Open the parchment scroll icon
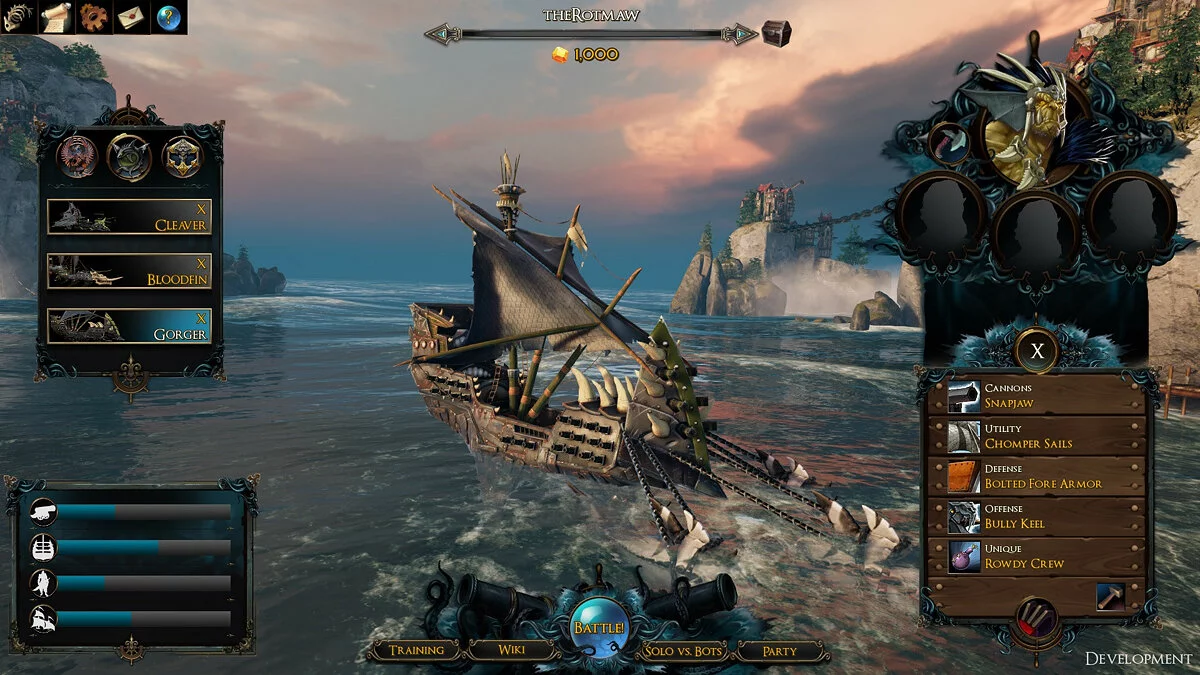This screenshot has width=1200, height=675. pos(56,16)
